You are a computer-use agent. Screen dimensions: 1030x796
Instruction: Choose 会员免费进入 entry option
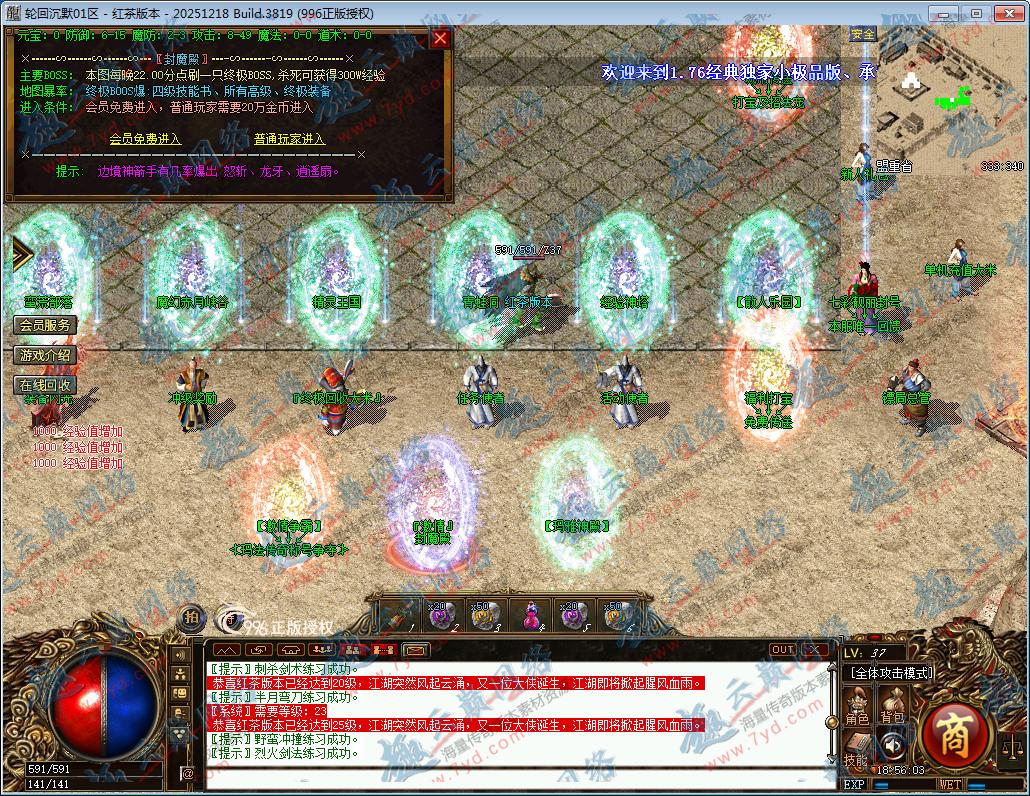145,139
